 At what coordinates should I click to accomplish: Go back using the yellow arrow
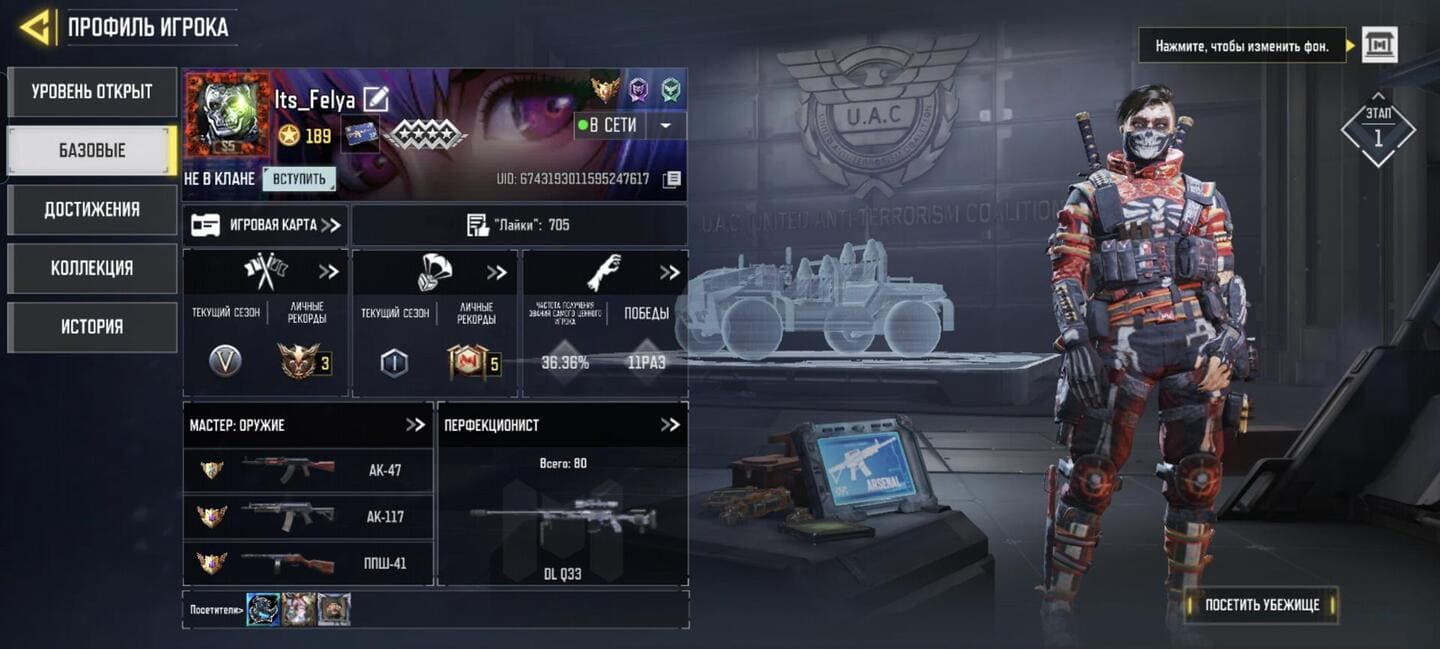(x=35, y=28)
